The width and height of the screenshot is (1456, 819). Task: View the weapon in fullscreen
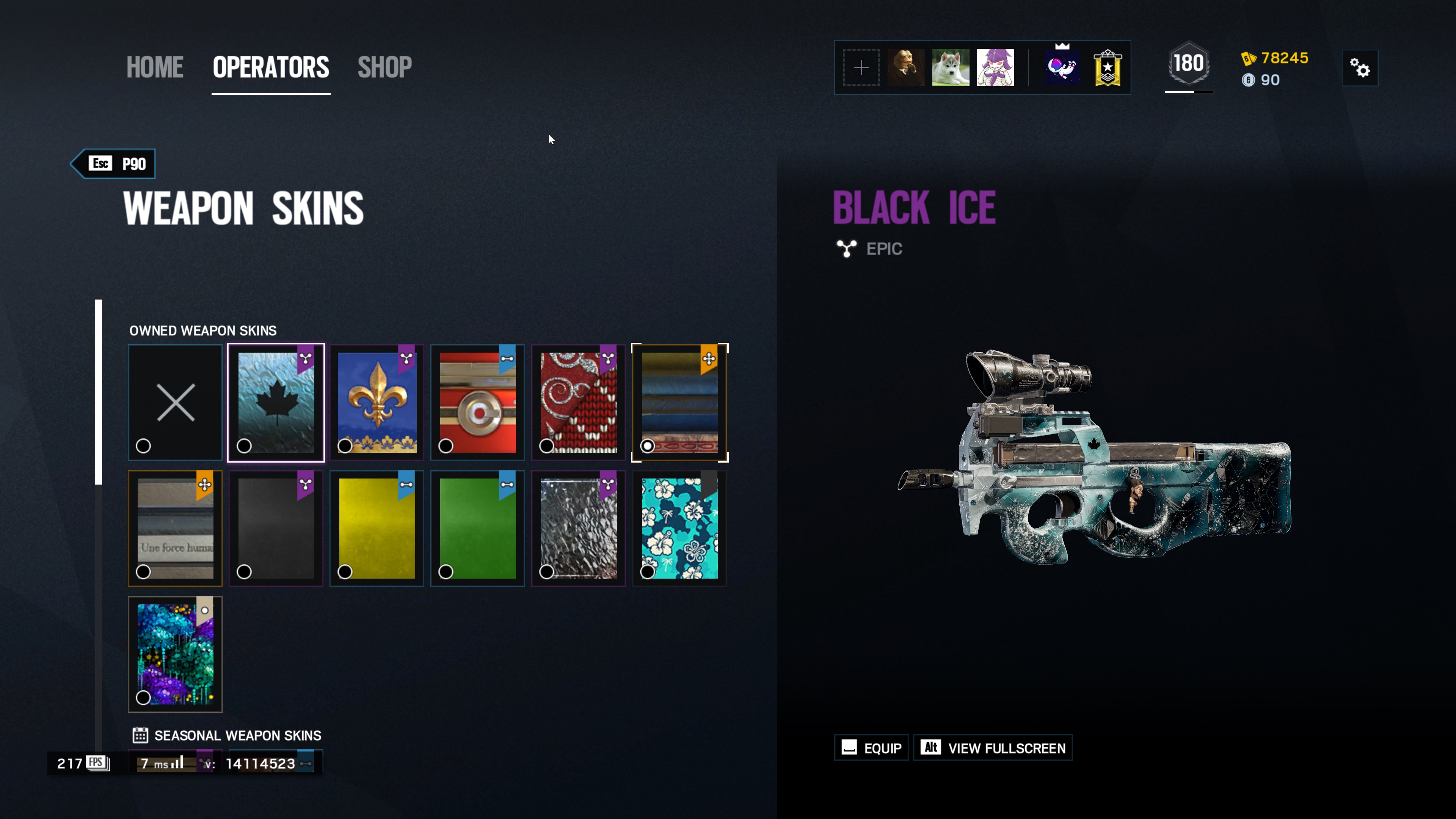(993, 748)
